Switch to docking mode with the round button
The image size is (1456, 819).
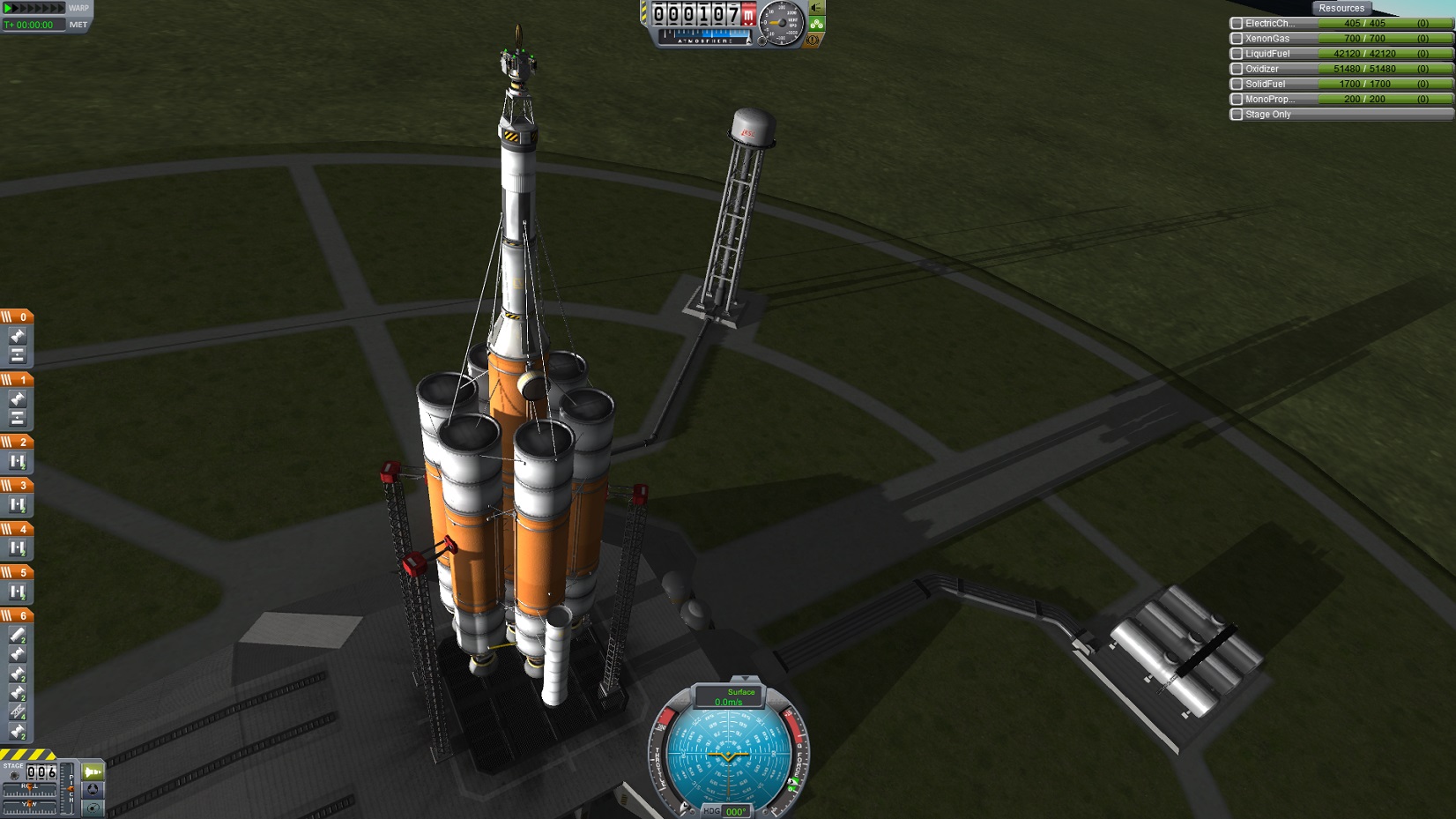tap(93, 790)
